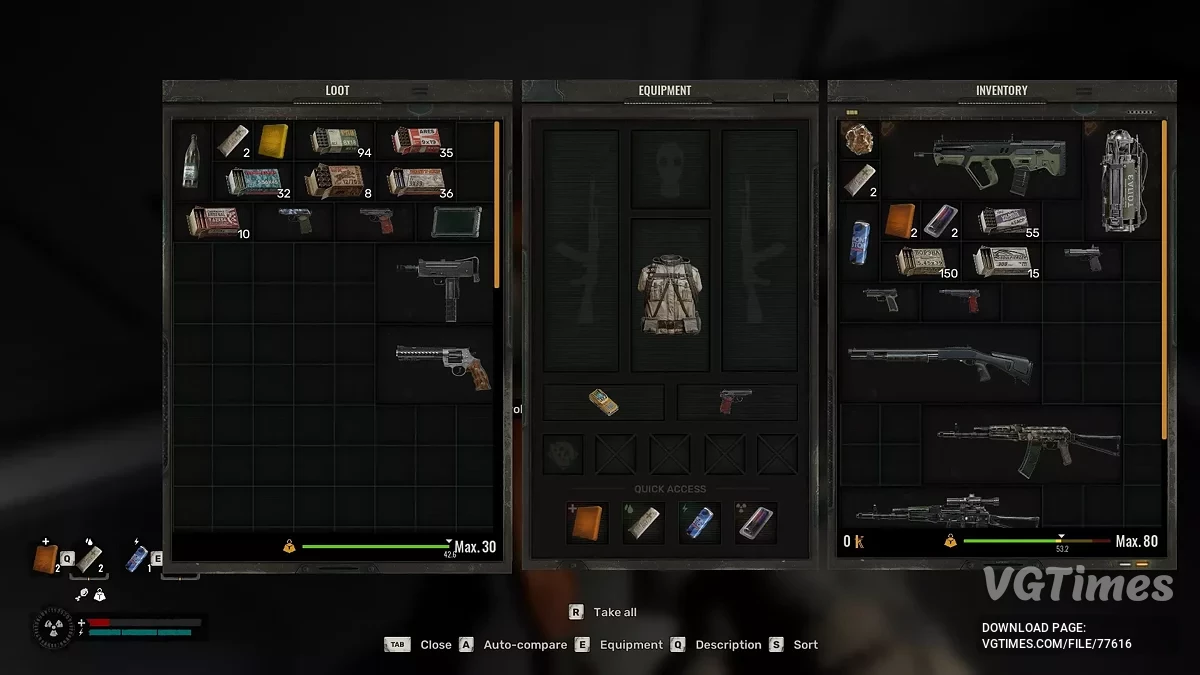Screen dimensions: 1200x675
Task: Select the equipped body armor vest
Action: 669,293
